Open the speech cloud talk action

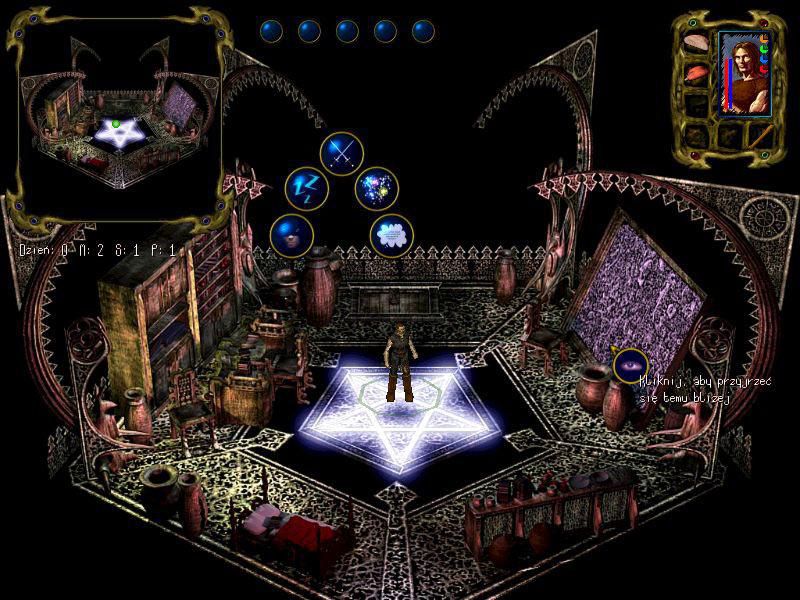point(392,236)
